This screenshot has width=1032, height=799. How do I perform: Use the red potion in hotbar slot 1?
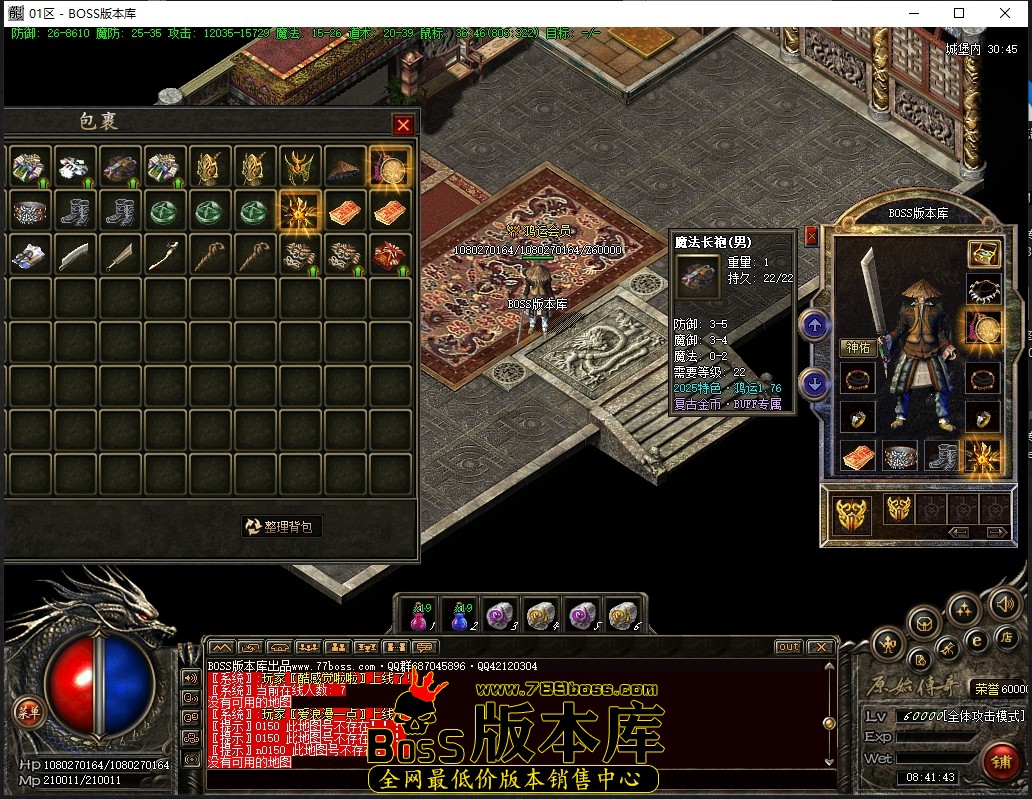(x=418, y=617)
